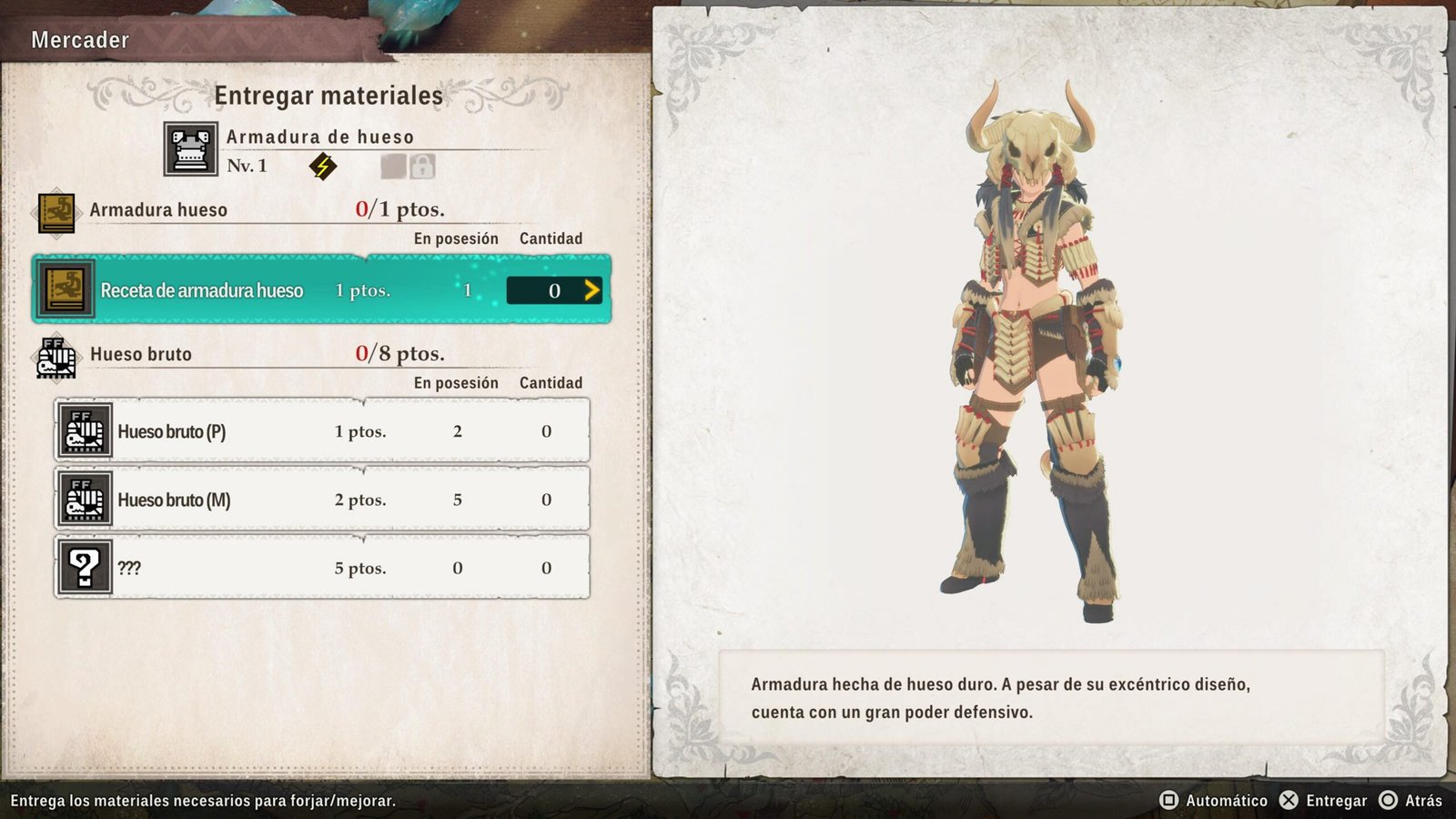Pick the unknown ??? material row
The height and width of the screenshot is (819, 1456).
pyautogui.click(x=321, y=568)
